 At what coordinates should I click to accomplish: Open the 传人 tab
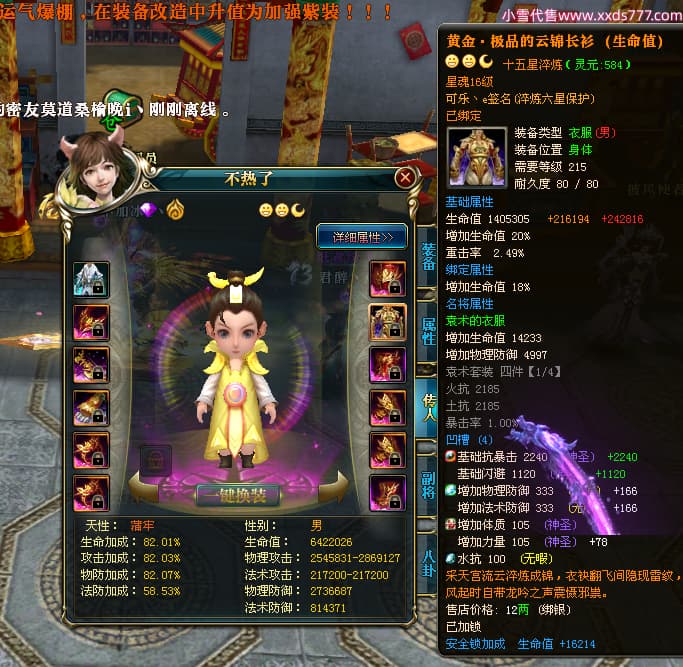[428, 406]
